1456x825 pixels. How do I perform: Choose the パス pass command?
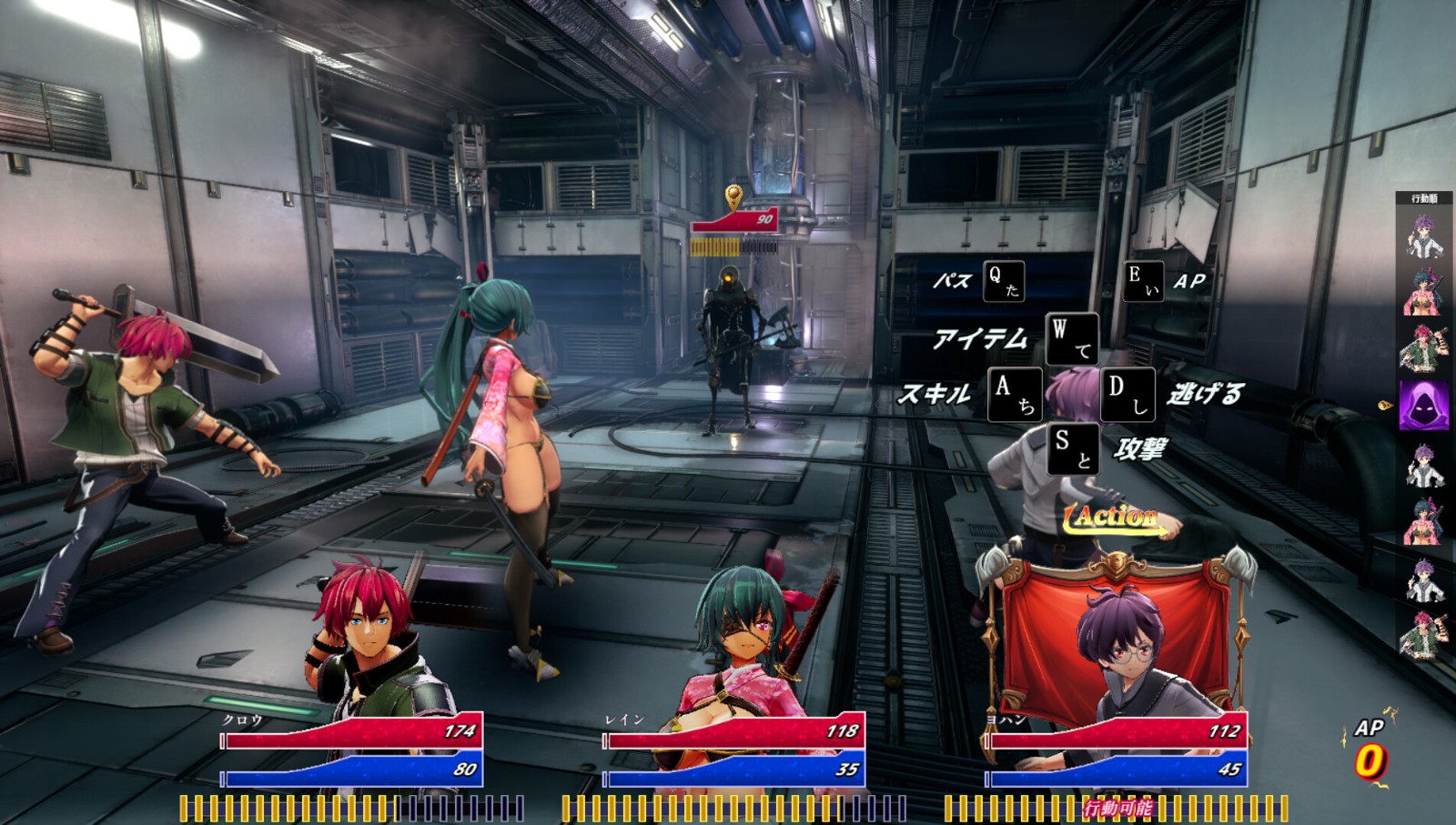(x=1004, y=281)
